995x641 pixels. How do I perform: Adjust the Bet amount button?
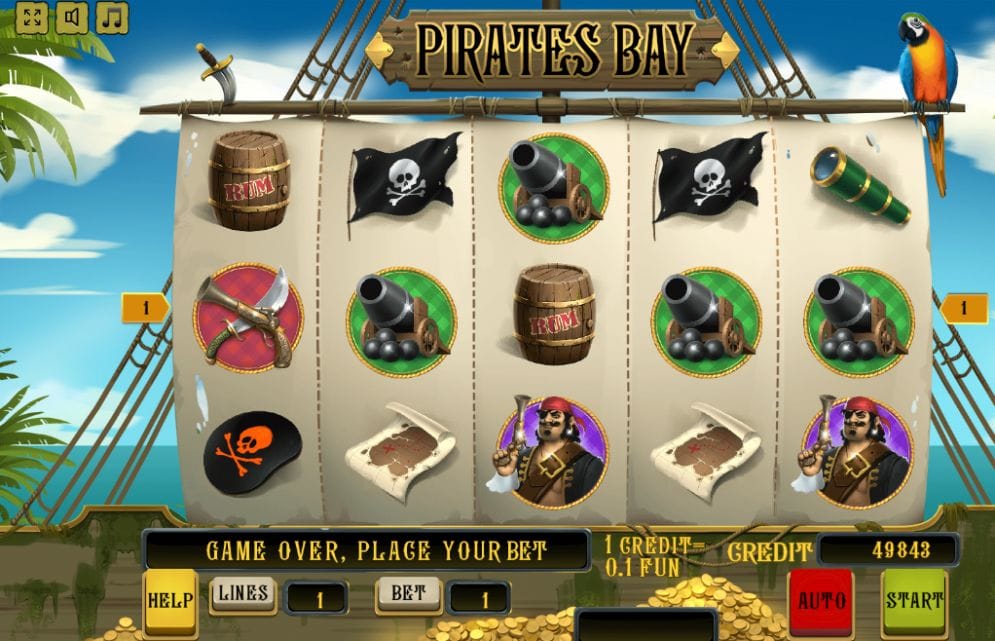point(409,594)
